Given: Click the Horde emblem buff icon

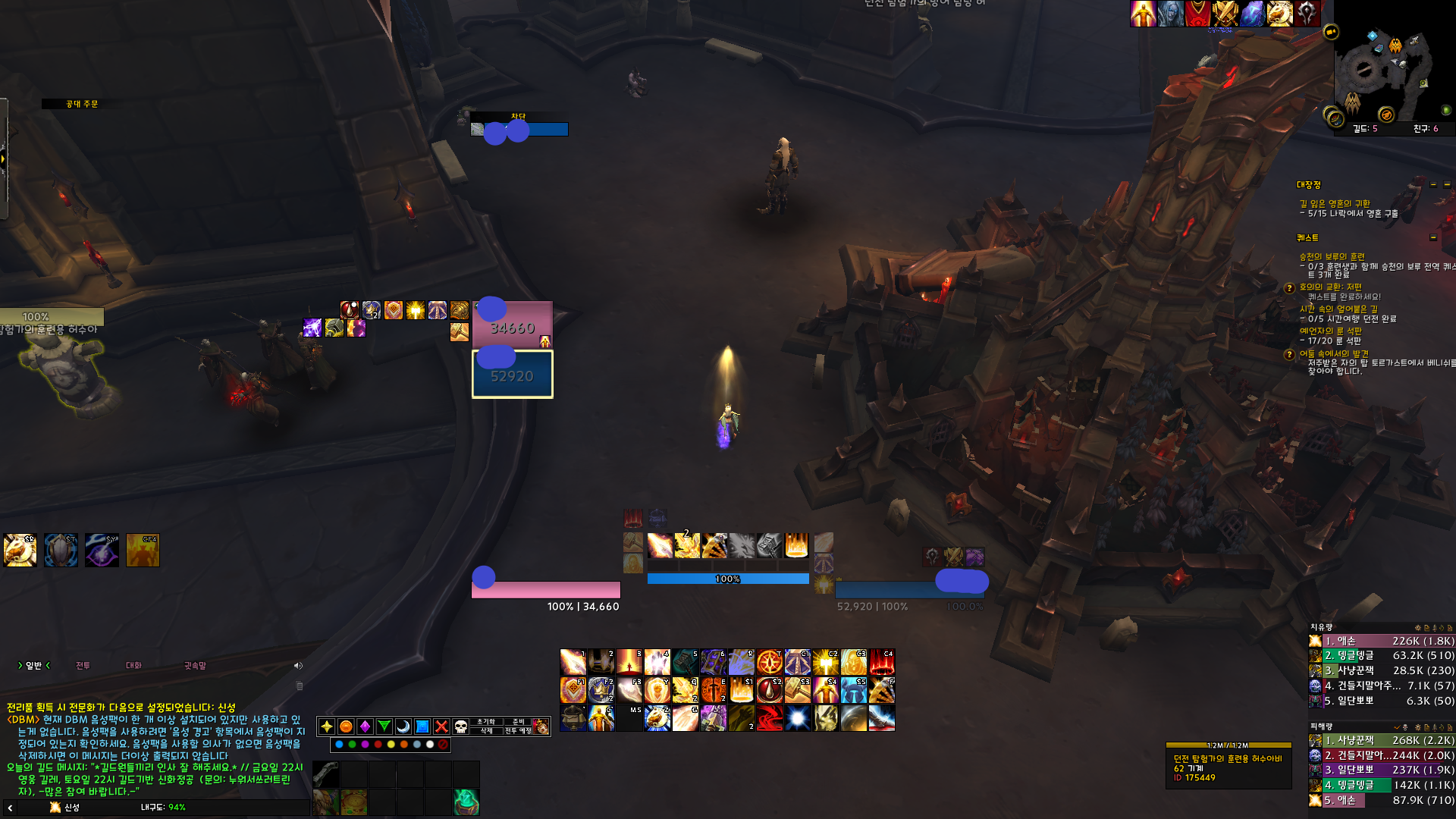Looking at the screenshot, I should click(1307, 13).
